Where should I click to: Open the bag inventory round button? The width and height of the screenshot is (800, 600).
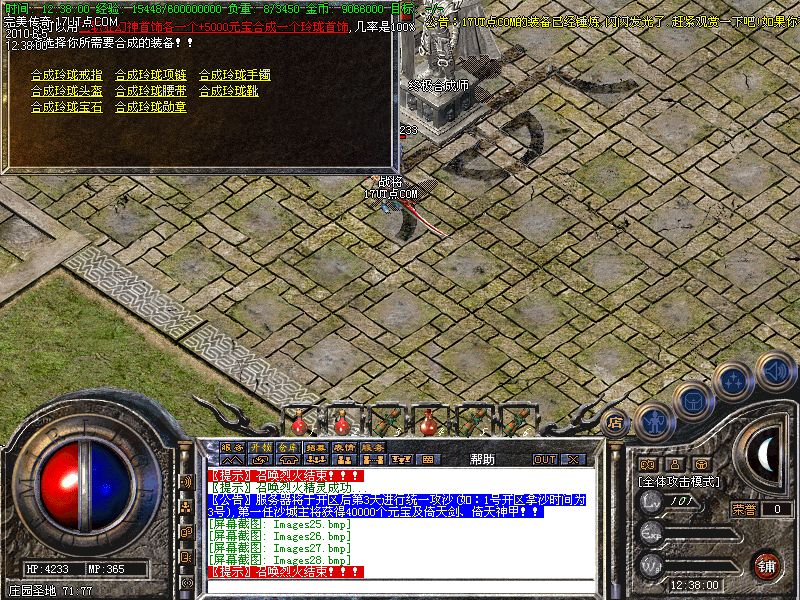pos(693,399)
